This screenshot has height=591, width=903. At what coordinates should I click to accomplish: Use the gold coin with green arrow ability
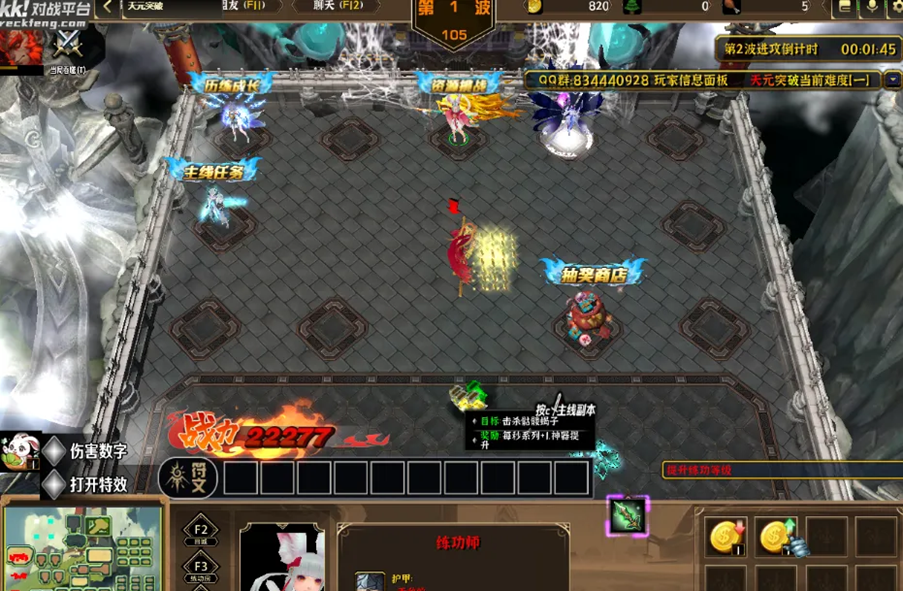tap(775, 537)
